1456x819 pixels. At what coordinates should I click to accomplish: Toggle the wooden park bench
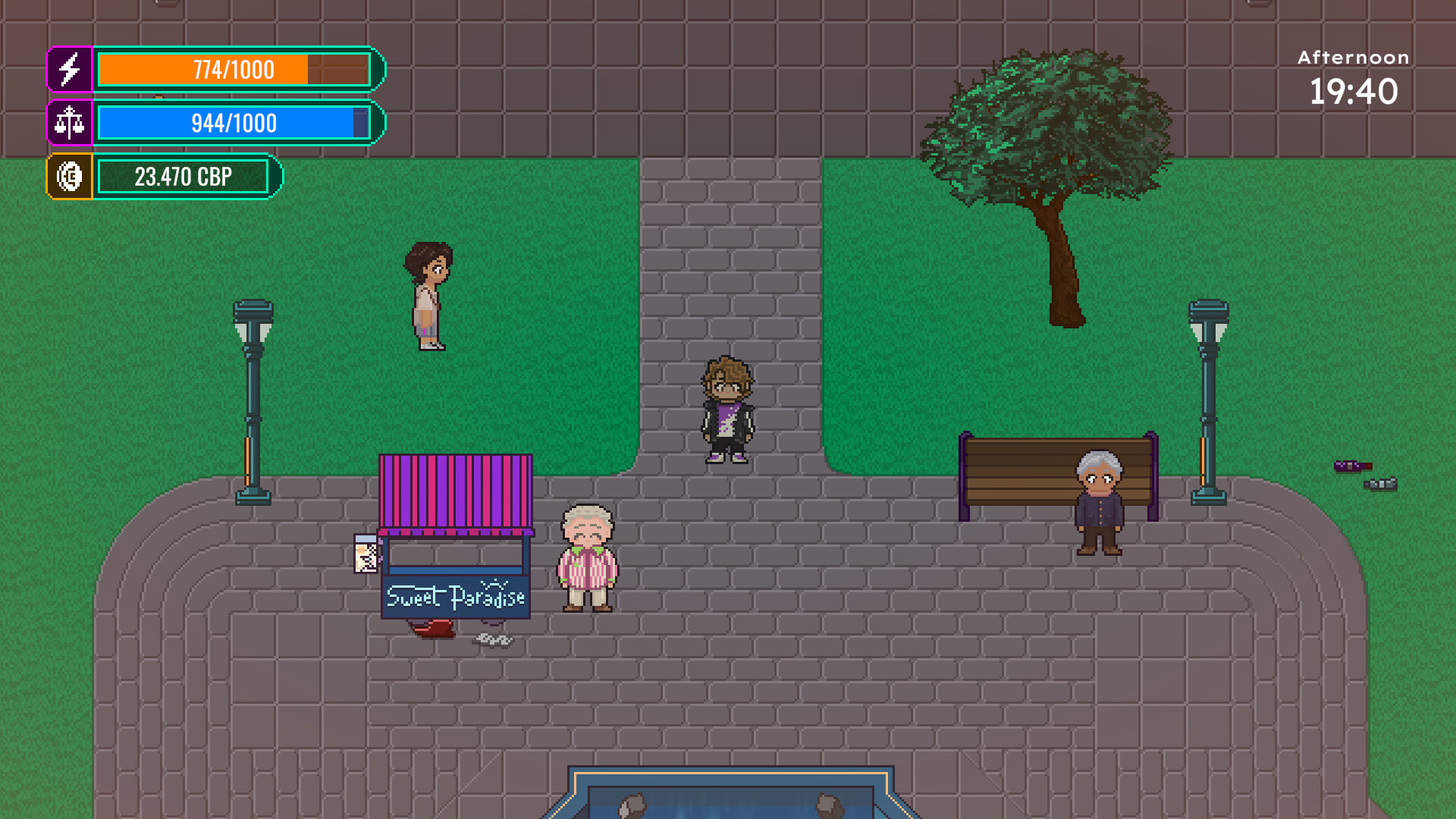pyautogui.click(x=1016, y=470)
